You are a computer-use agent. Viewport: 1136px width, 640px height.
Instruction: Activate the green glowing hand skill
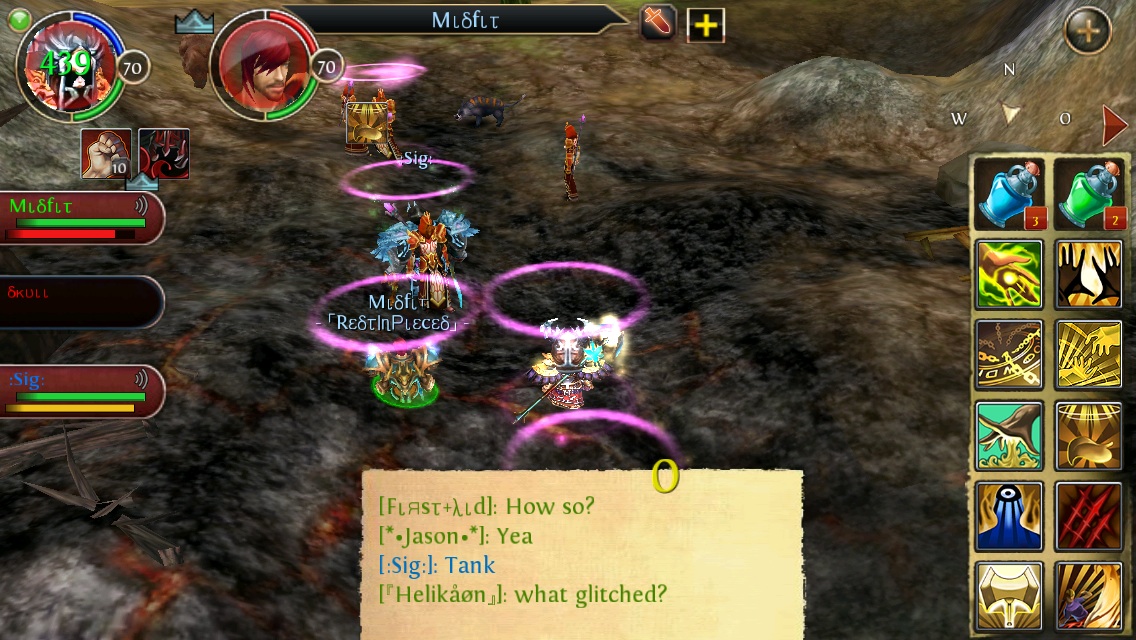pos(1009,274)
